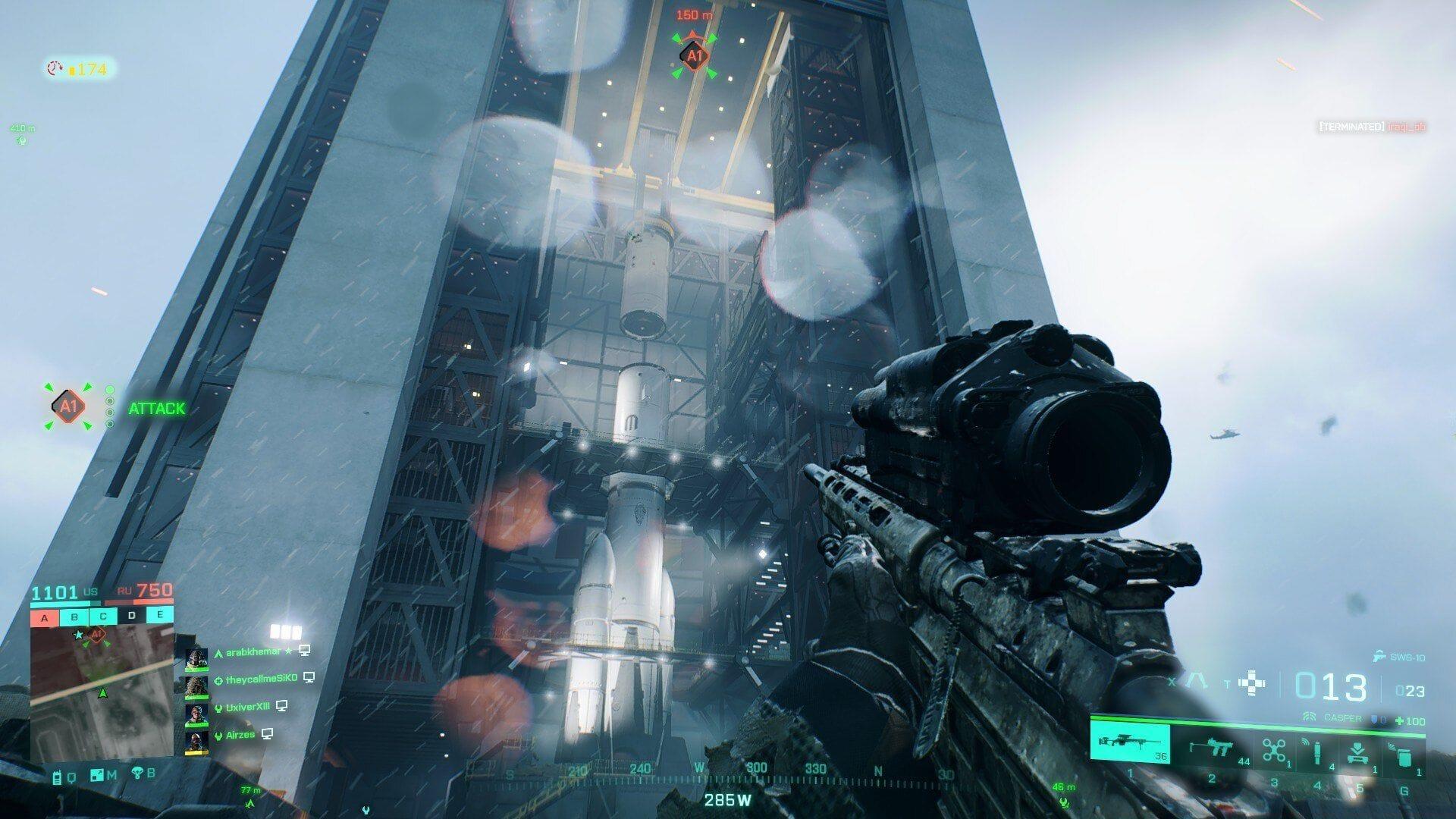
Task: Toggle the weapon fire mode icon
Action: pyautogui.click(x=1197, y=681)
